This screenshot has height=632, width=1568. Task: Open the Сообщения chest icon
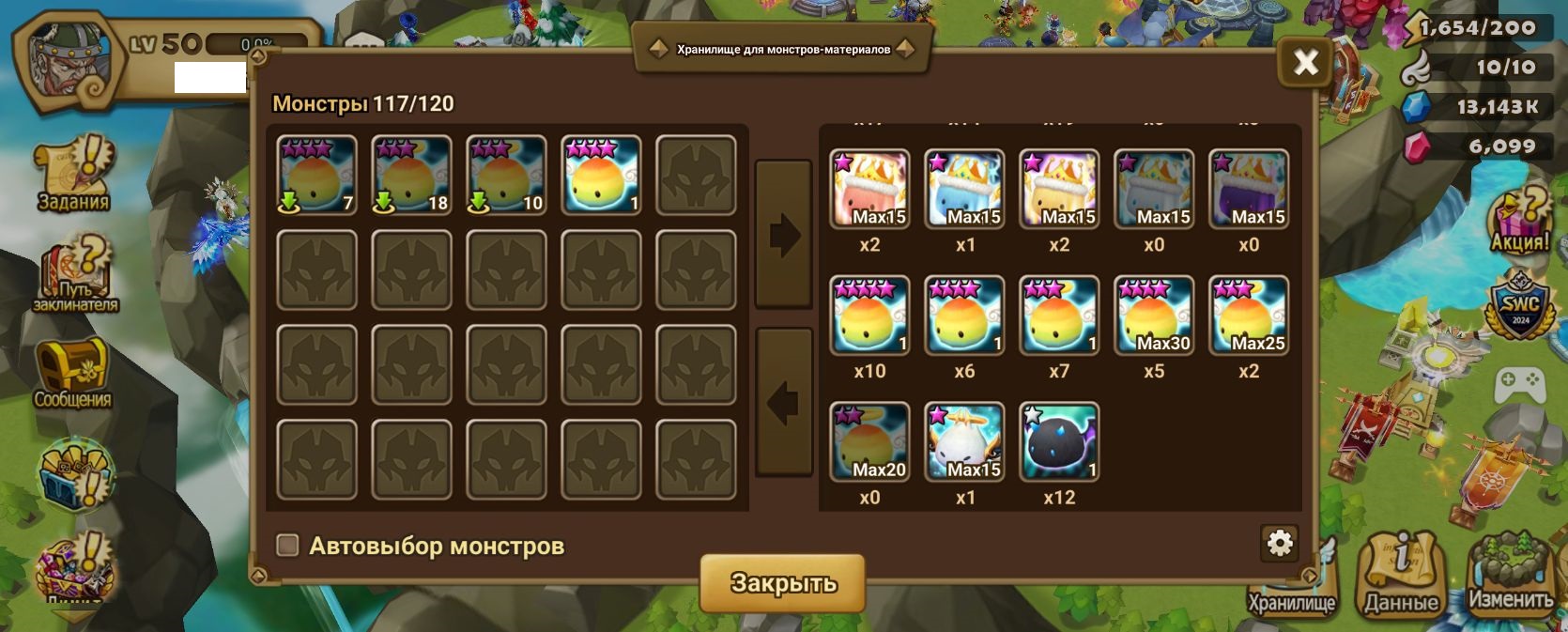(72, 373)
